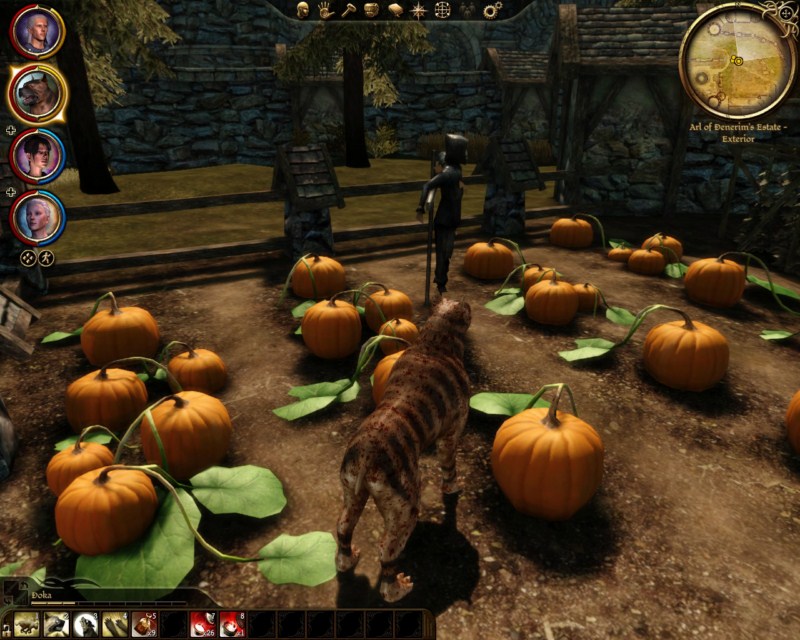Click the circular minimap
Screen dimensions: 800x640
click(737, 61)
